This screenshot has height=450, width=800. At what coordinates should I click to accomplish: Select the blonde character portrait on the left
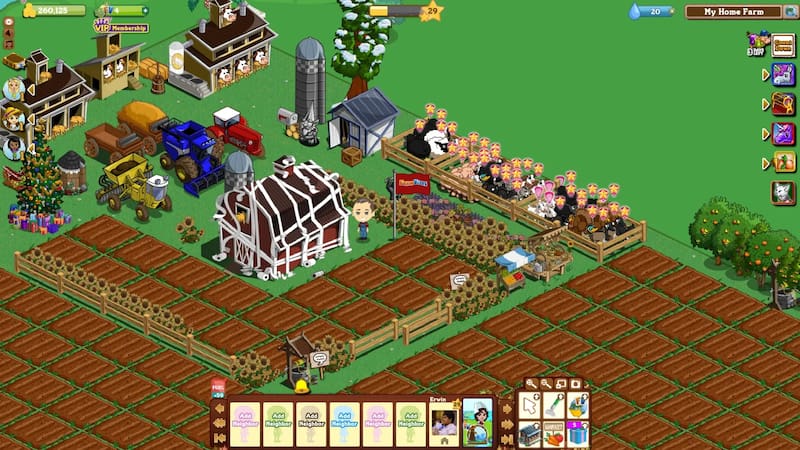click(x=13, y=89)
